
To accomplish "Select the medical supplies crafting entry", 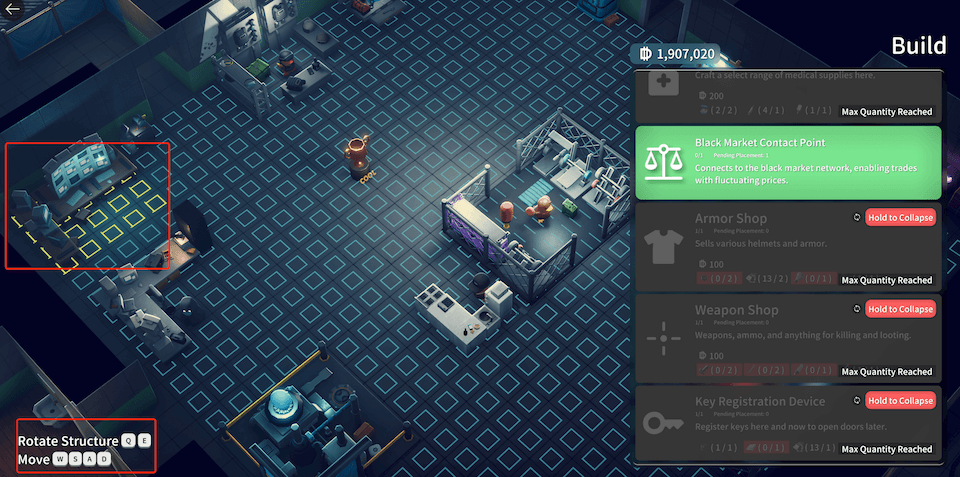I will coord(789,95).
